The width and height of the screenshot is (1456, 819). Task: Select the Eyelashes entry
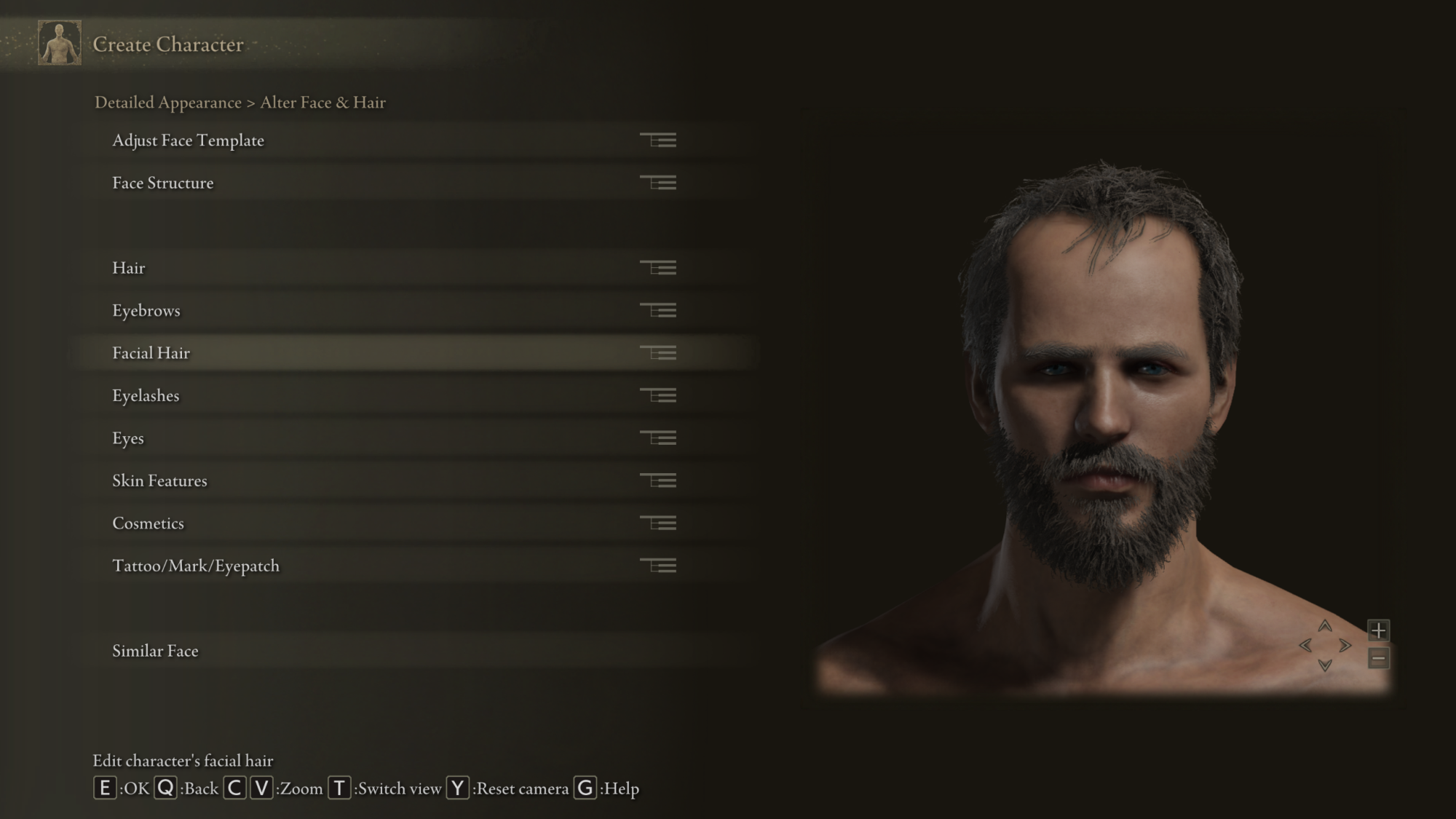pos(146,396)
